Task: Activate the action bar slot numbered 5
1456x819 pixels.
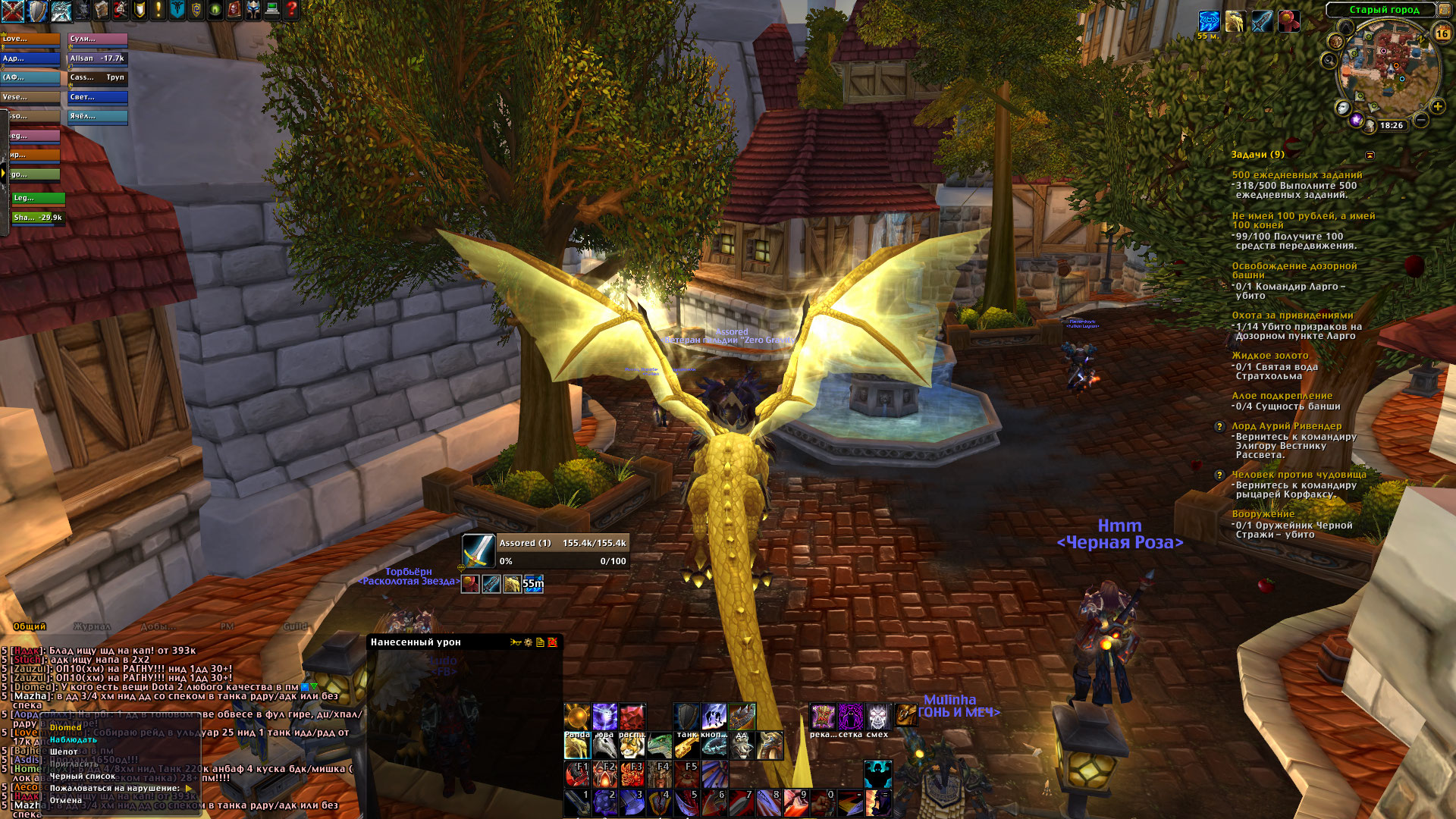Action: [x=686, y=802]
